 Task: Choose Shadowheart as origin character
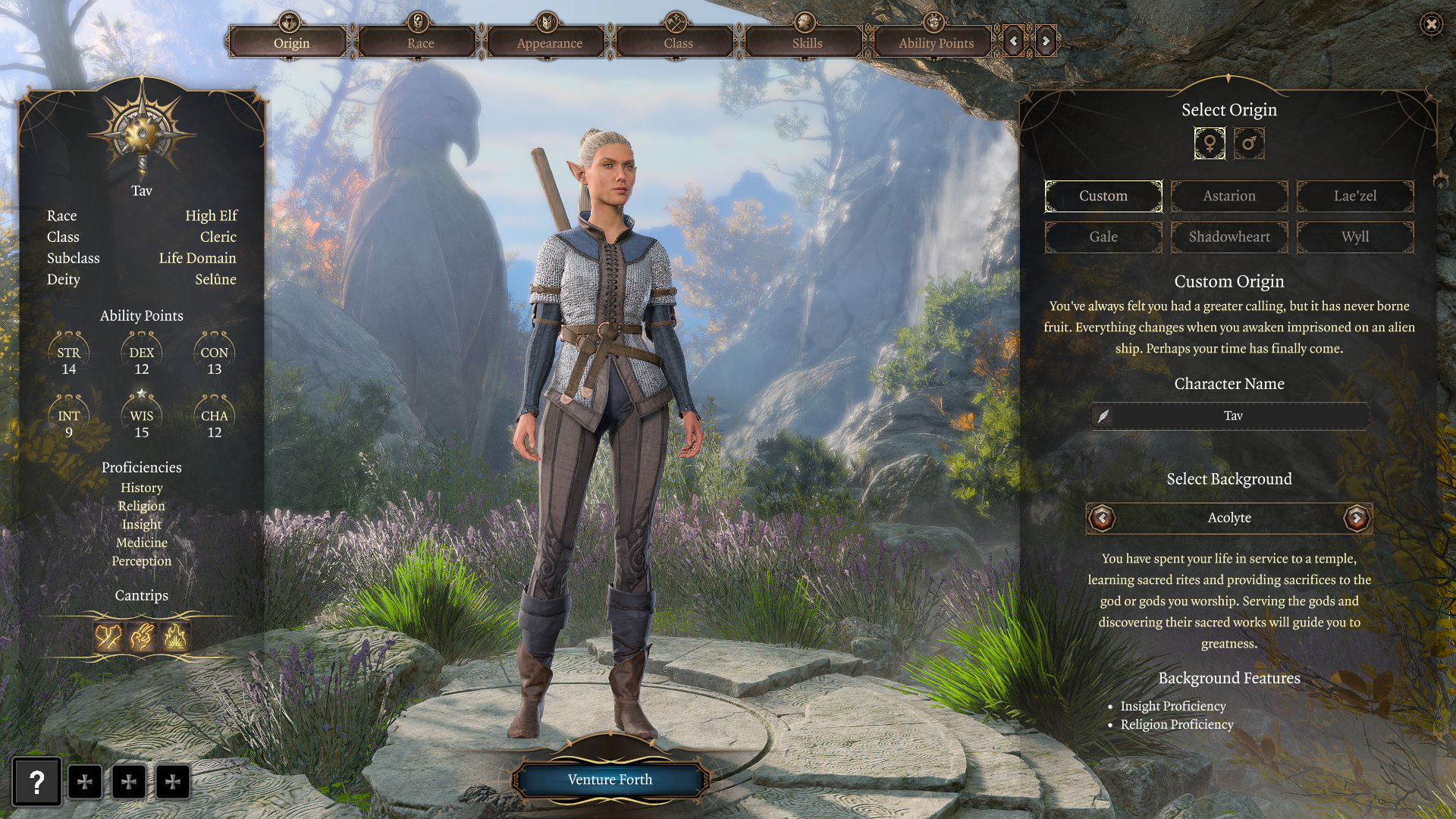coord(1229,237)
